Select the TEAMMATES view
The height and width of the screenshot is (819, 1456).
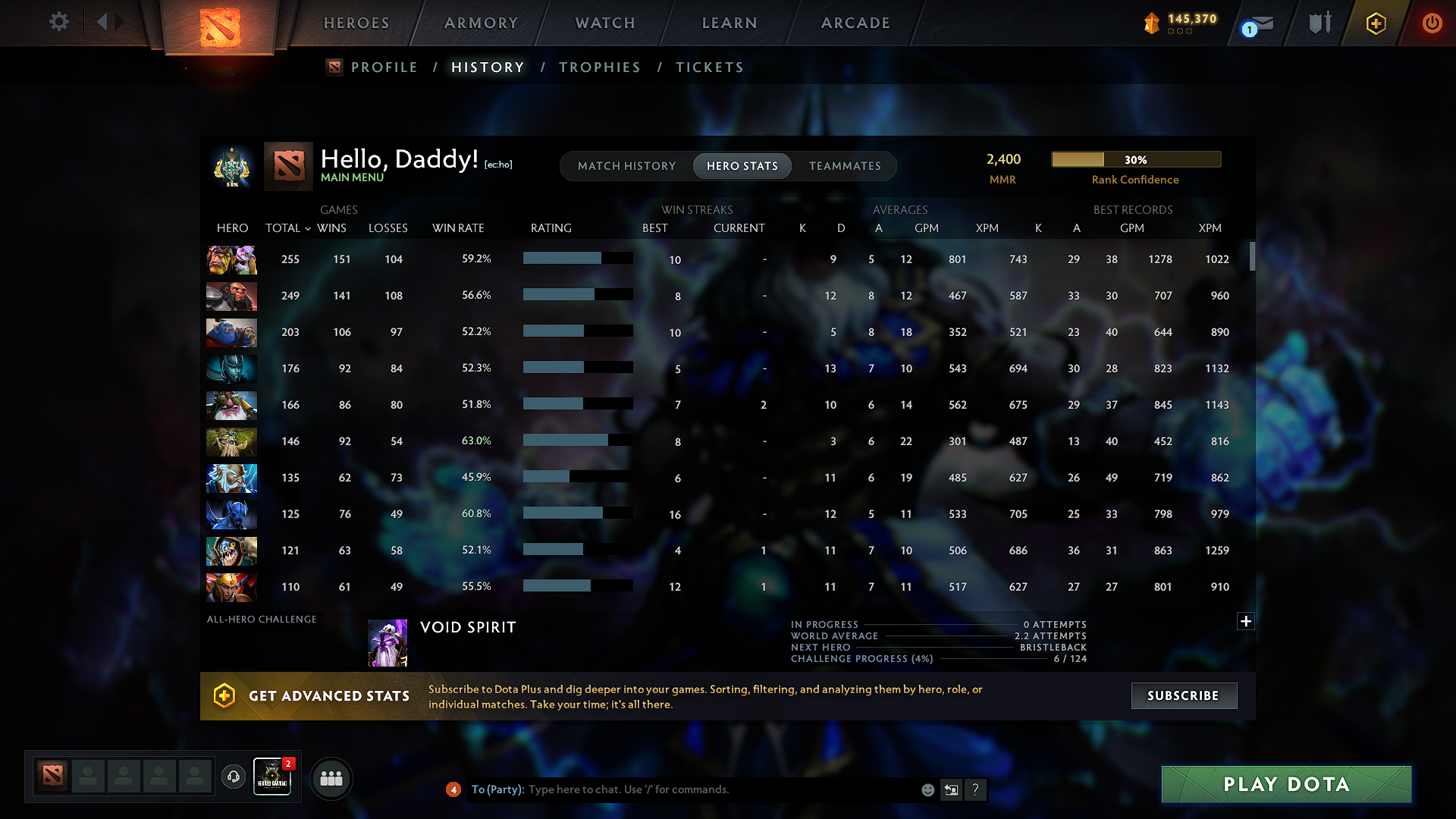[x=845, y=166]
